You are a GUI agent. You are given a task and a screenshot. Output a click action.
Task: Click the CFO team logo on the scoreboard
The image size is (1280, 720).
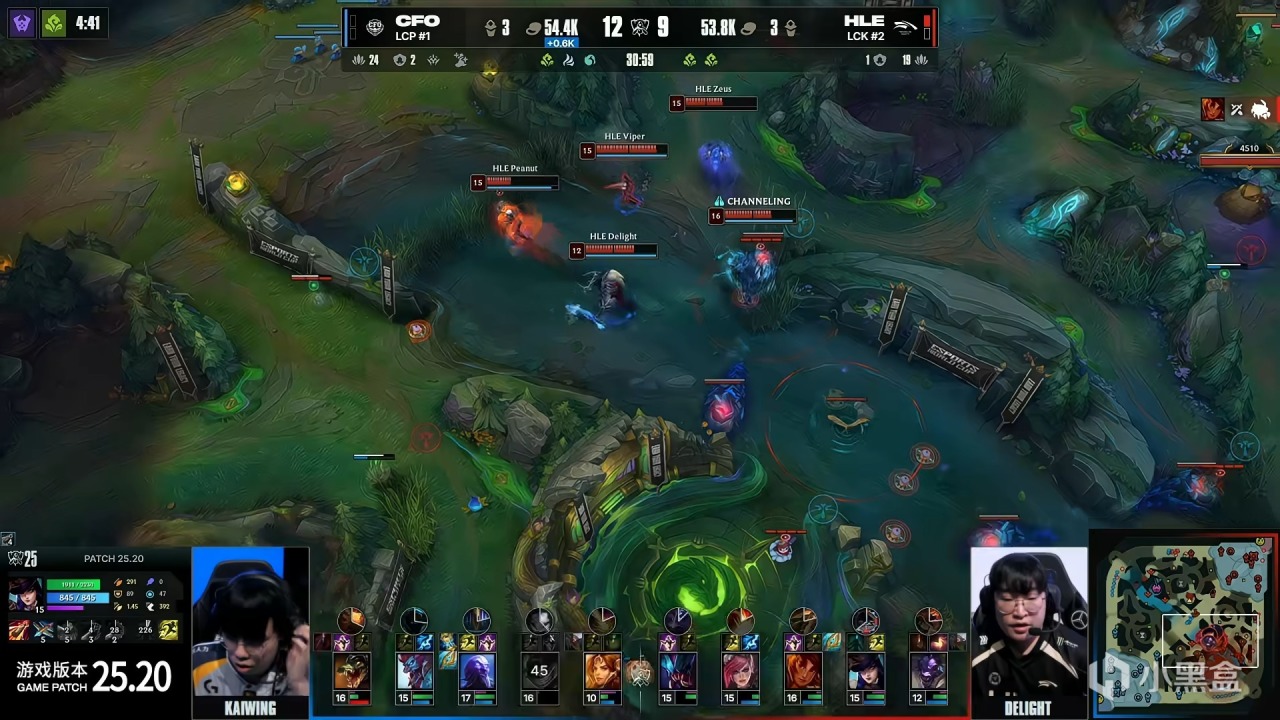tap(375, 28)
